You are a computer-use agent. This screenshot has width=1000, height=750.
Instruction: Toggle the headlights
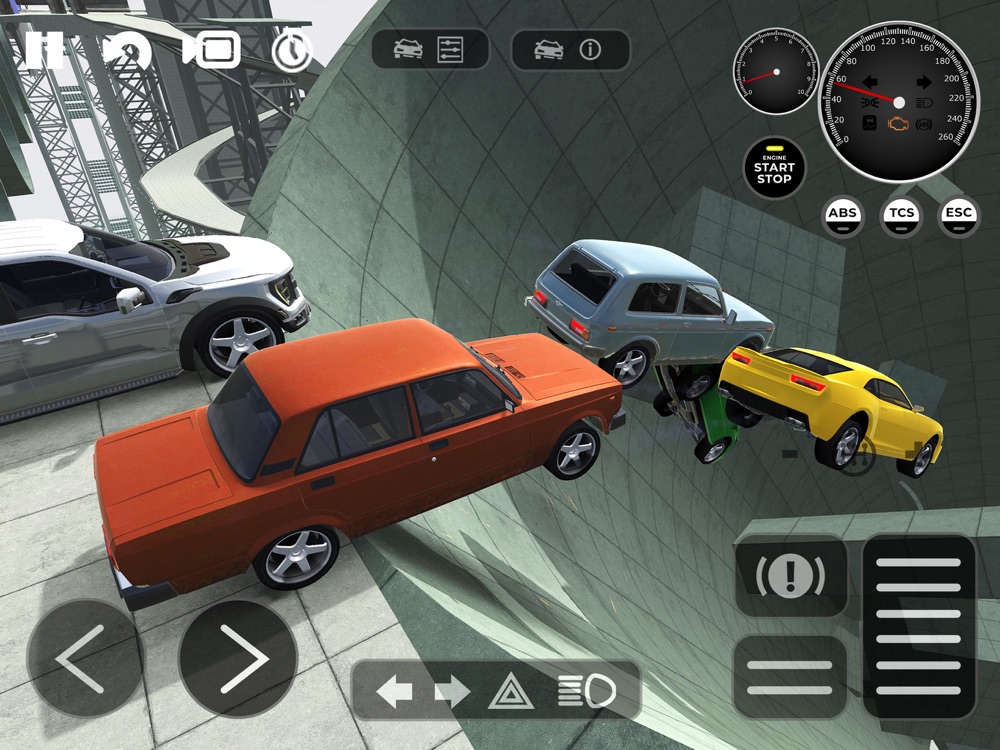(585, 690)
